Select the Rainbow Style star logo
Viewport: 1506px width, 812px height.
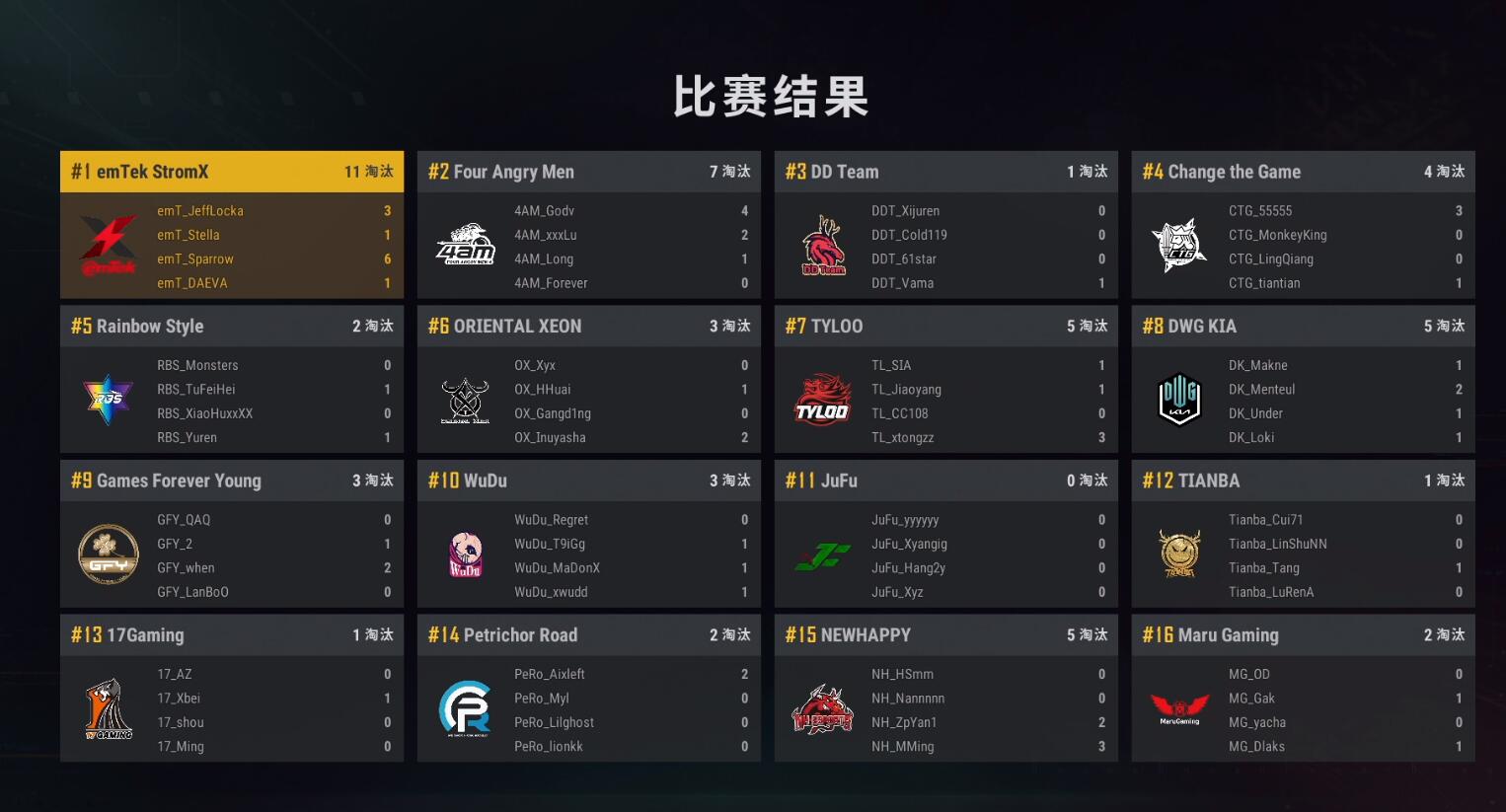pos(109,400)
